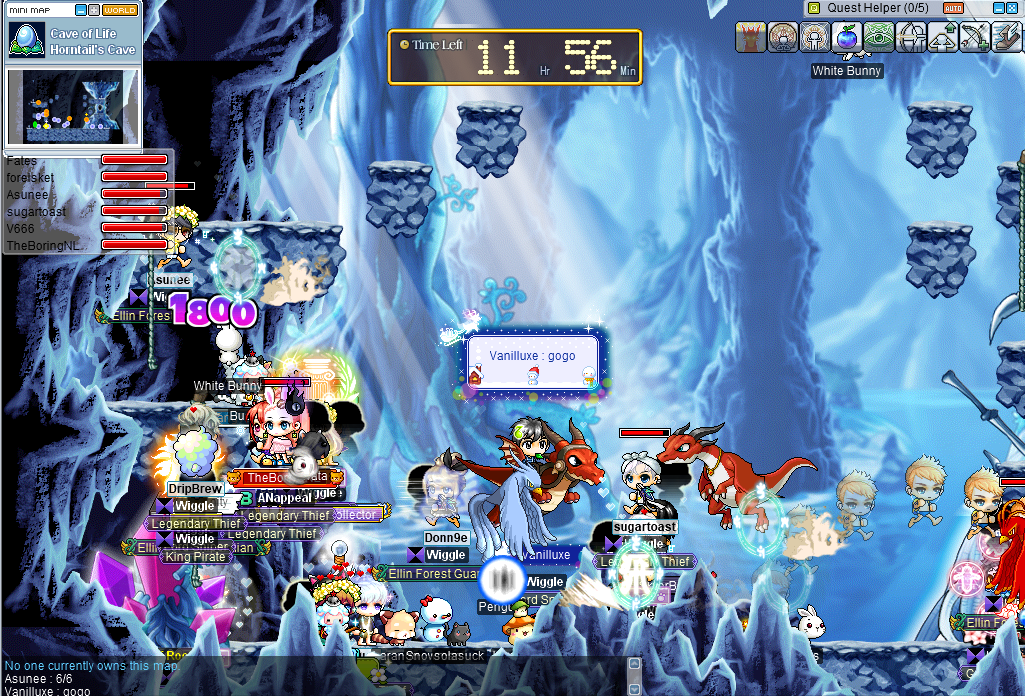Select the mushroom with up-arrow buff icon

[x=942, y=37]
